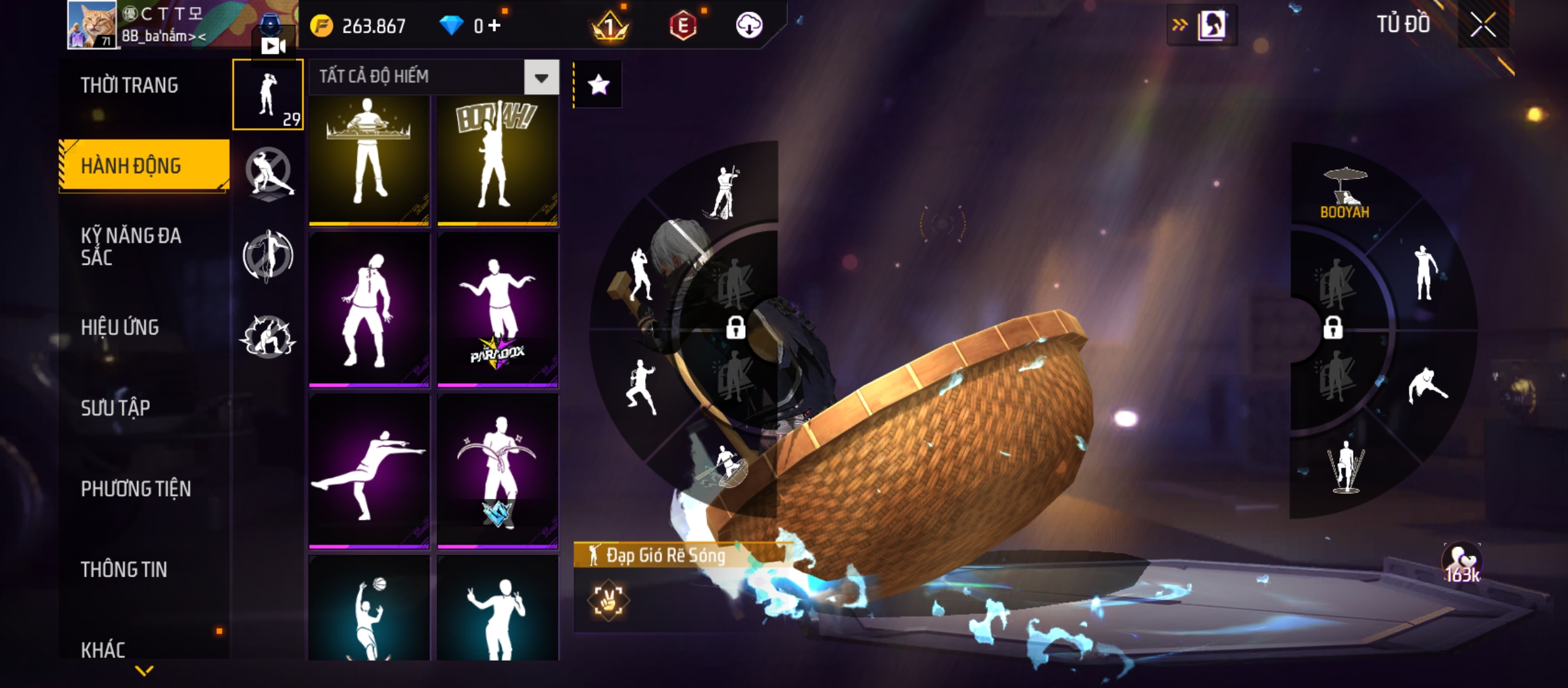
Task: Open the Thời Trang category
Action: pos(129,85)
